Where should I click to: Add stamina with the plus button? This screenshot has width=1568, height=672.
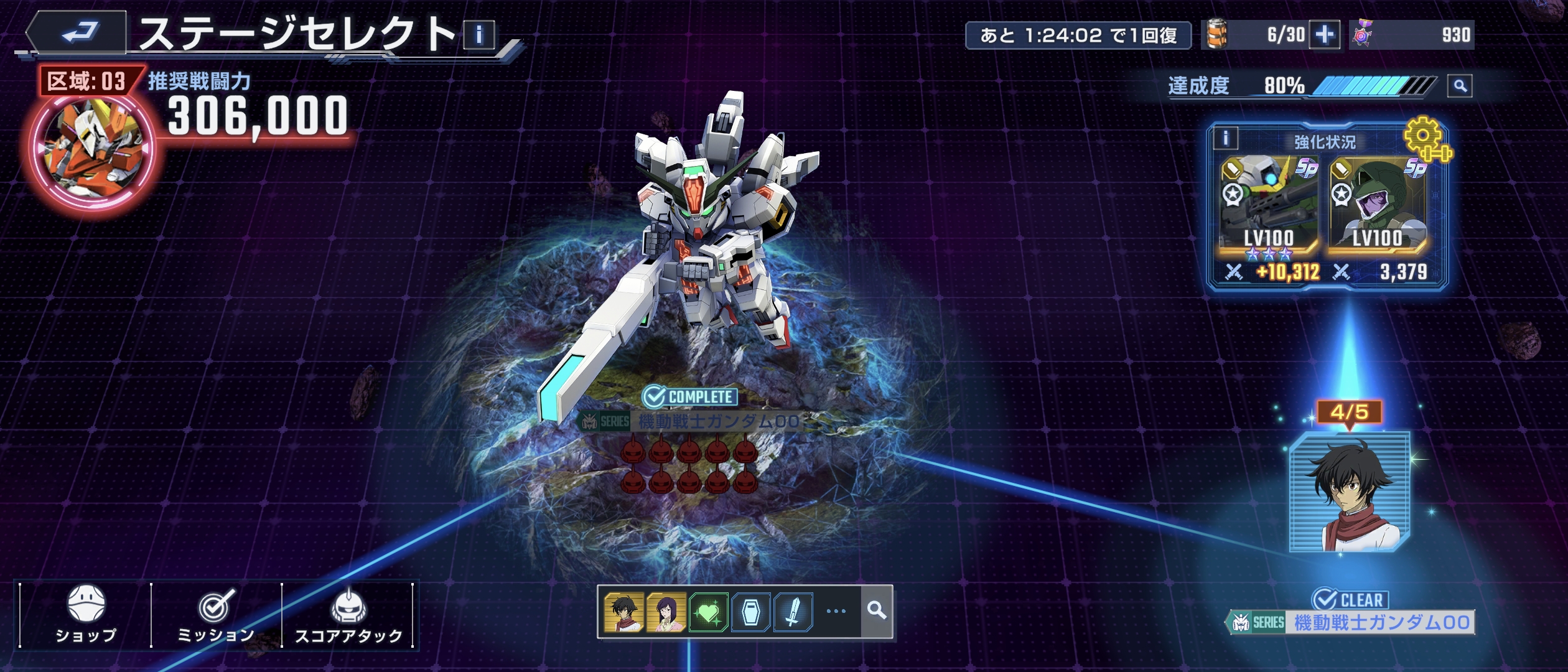[x=1325, y=35]
